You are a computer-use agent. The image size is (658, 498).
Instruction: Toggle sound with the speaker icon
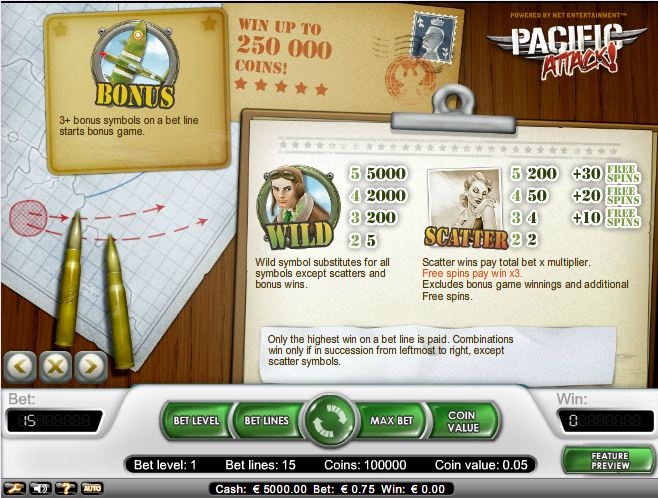41,488
